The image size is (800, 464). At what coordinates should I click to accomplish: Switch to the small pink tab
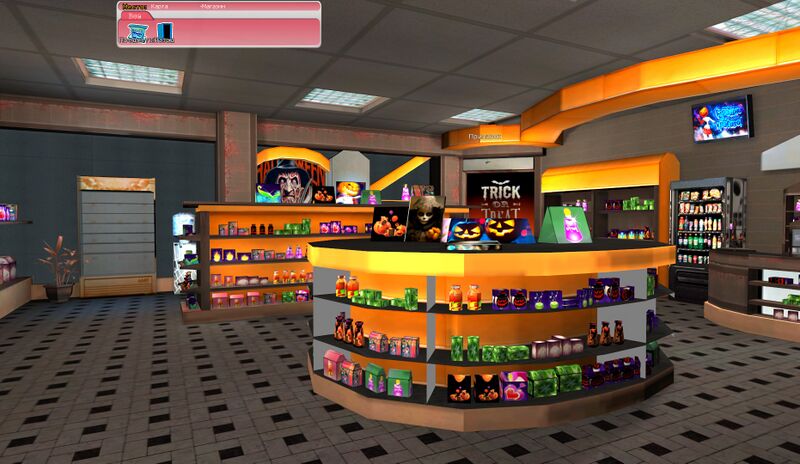pyautogui.click(x=134, y=16)
